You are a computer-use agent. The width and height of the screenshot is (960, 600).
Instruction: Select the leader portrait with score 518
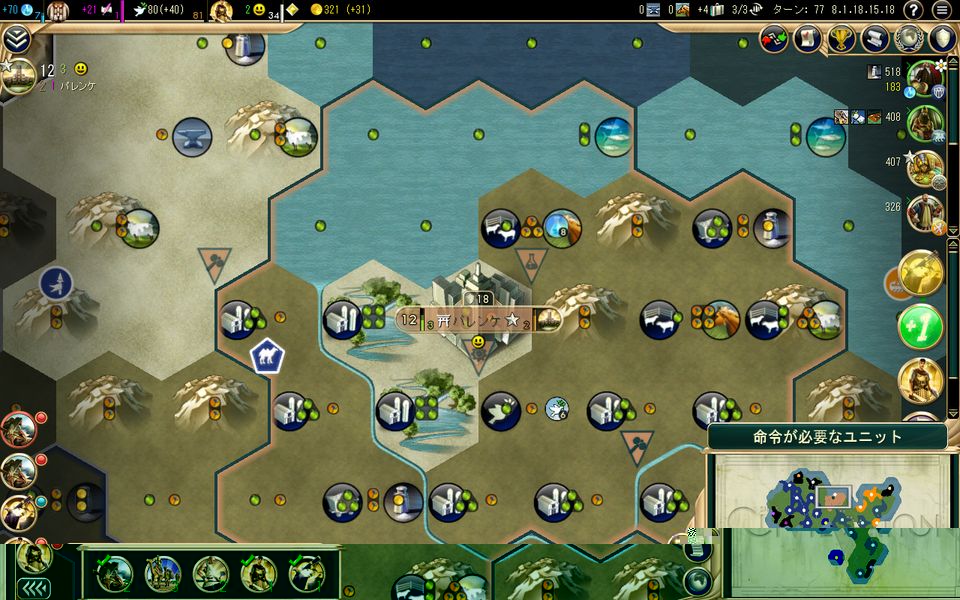click(x=927, y=78)
